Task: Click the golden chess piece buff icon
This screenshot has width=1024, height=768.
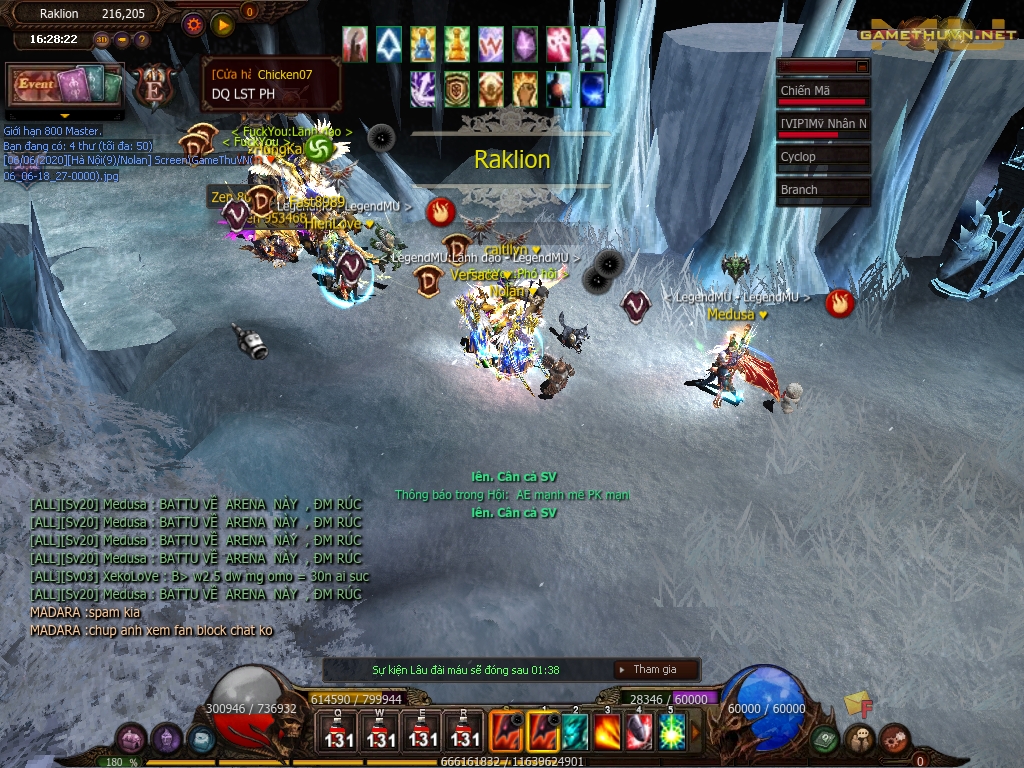Action: point(457,45)
